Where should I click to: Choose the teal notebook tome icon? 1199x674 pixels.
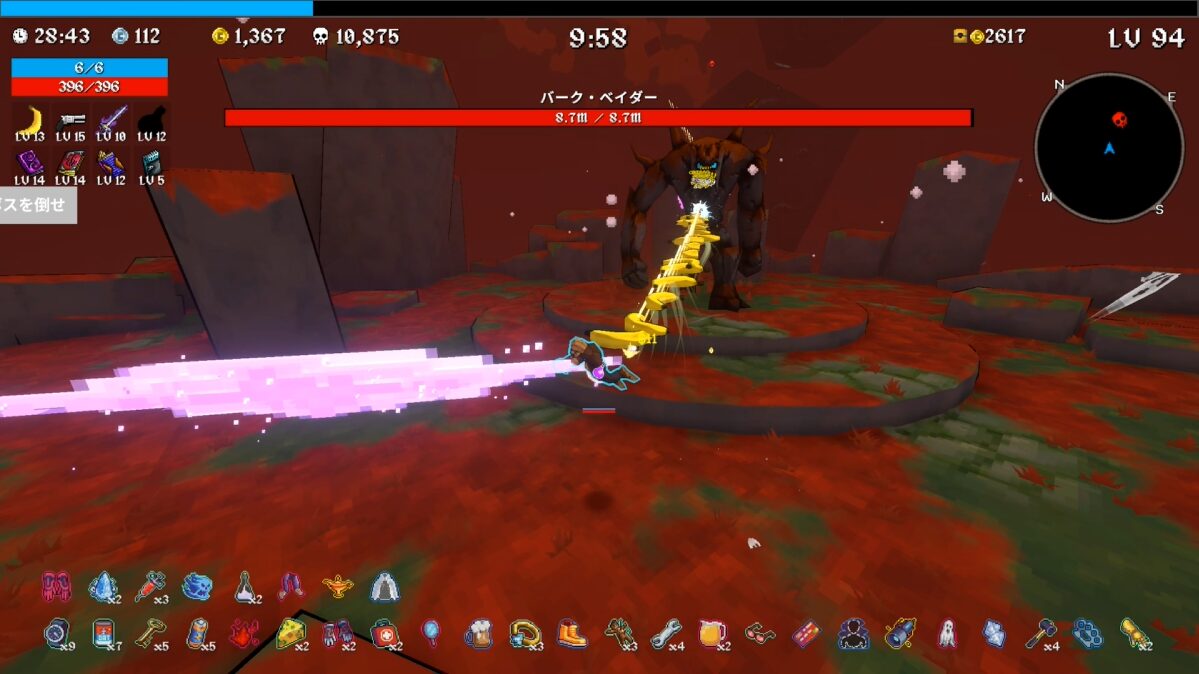coord(152,162)
